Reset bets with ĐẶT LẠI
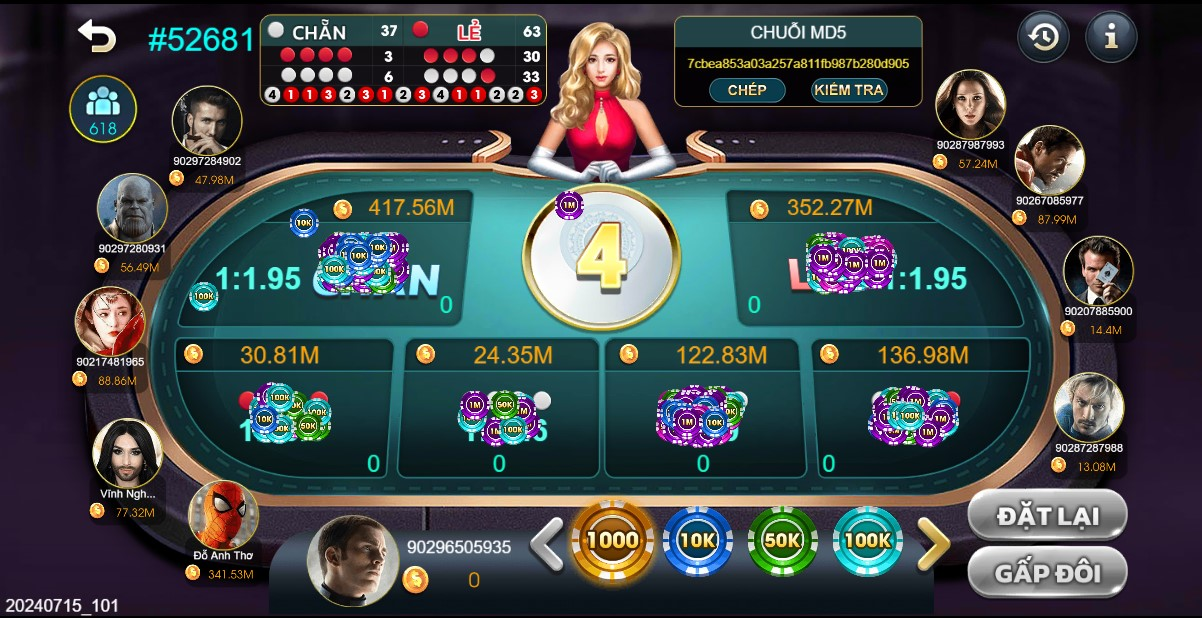 [x=1047, y=516]
